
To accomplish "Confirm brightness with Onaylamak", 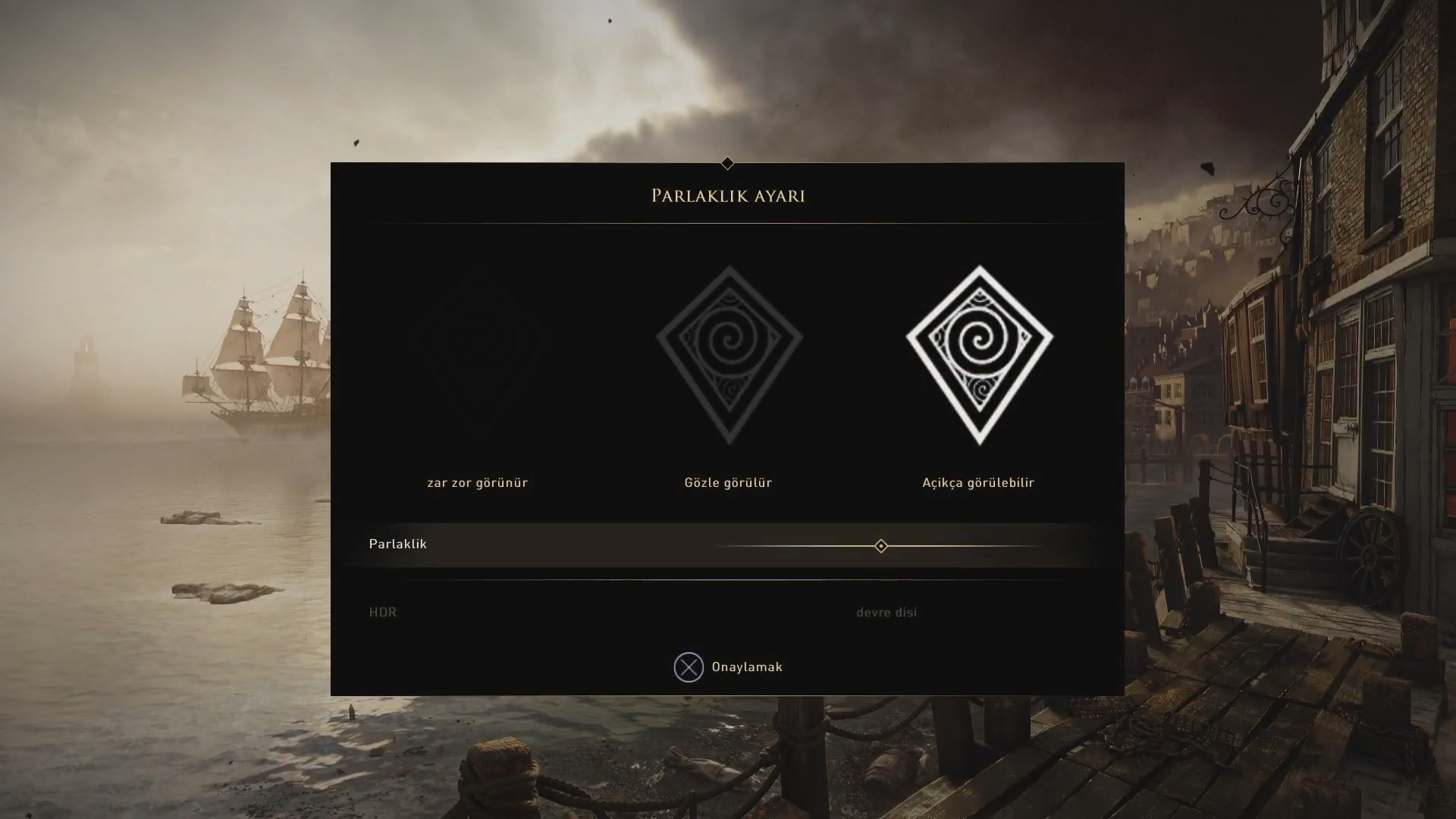I will coord(727,667).
